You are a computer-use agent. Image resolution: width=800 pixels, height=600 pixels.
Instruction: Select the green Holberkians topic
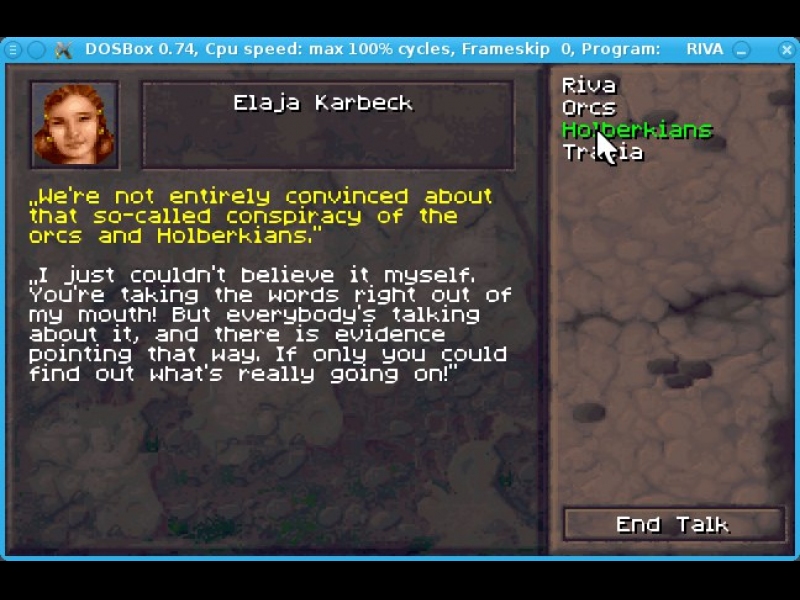click(636, 130)
